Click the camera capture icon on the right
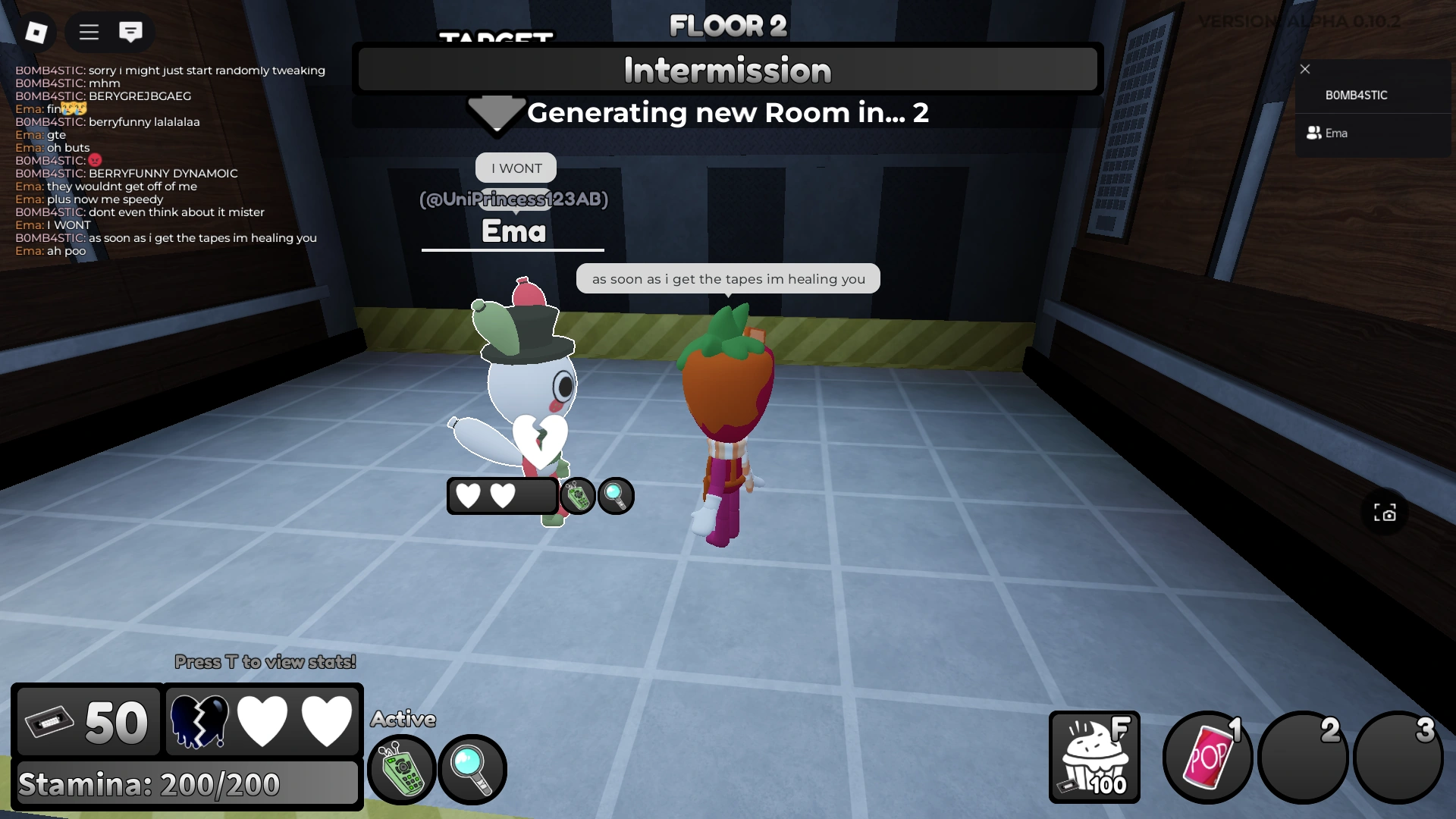1456x819 pixels. coord(1385,513)
